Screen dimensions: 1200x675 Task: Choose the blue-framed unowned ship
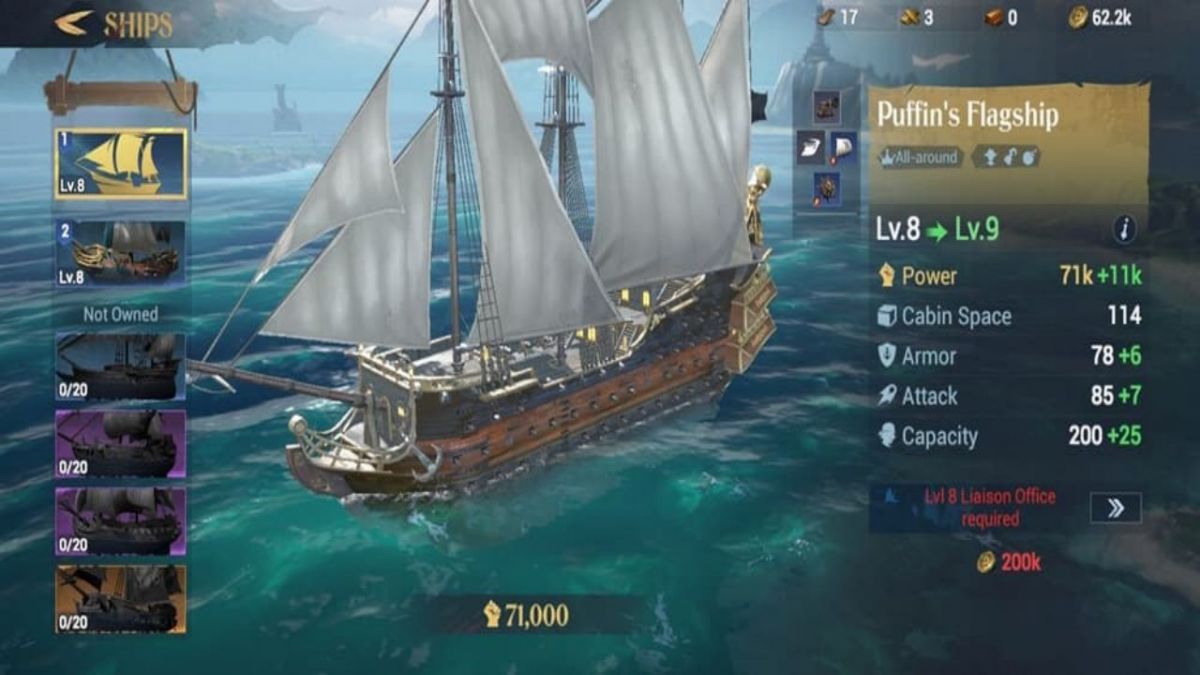121,367
